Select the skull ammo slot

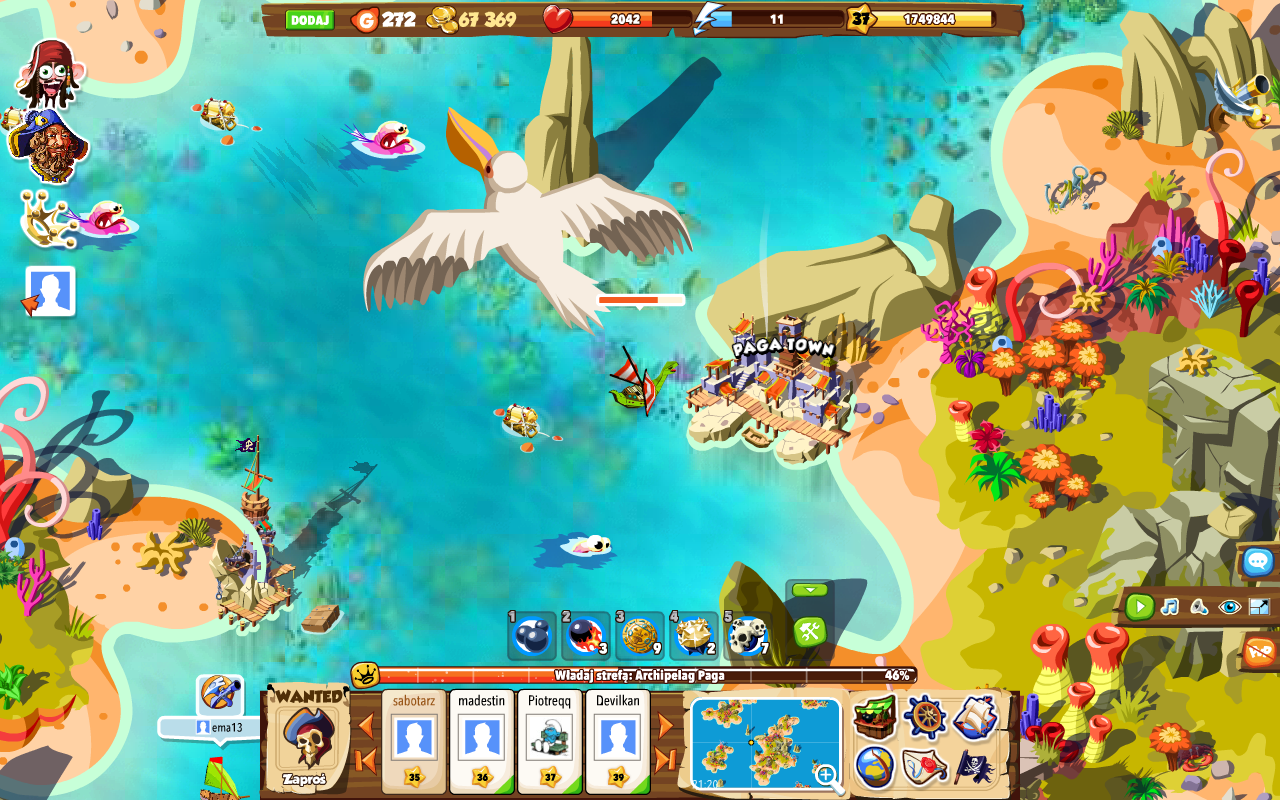pyautogui.click(x=747, y=636)
